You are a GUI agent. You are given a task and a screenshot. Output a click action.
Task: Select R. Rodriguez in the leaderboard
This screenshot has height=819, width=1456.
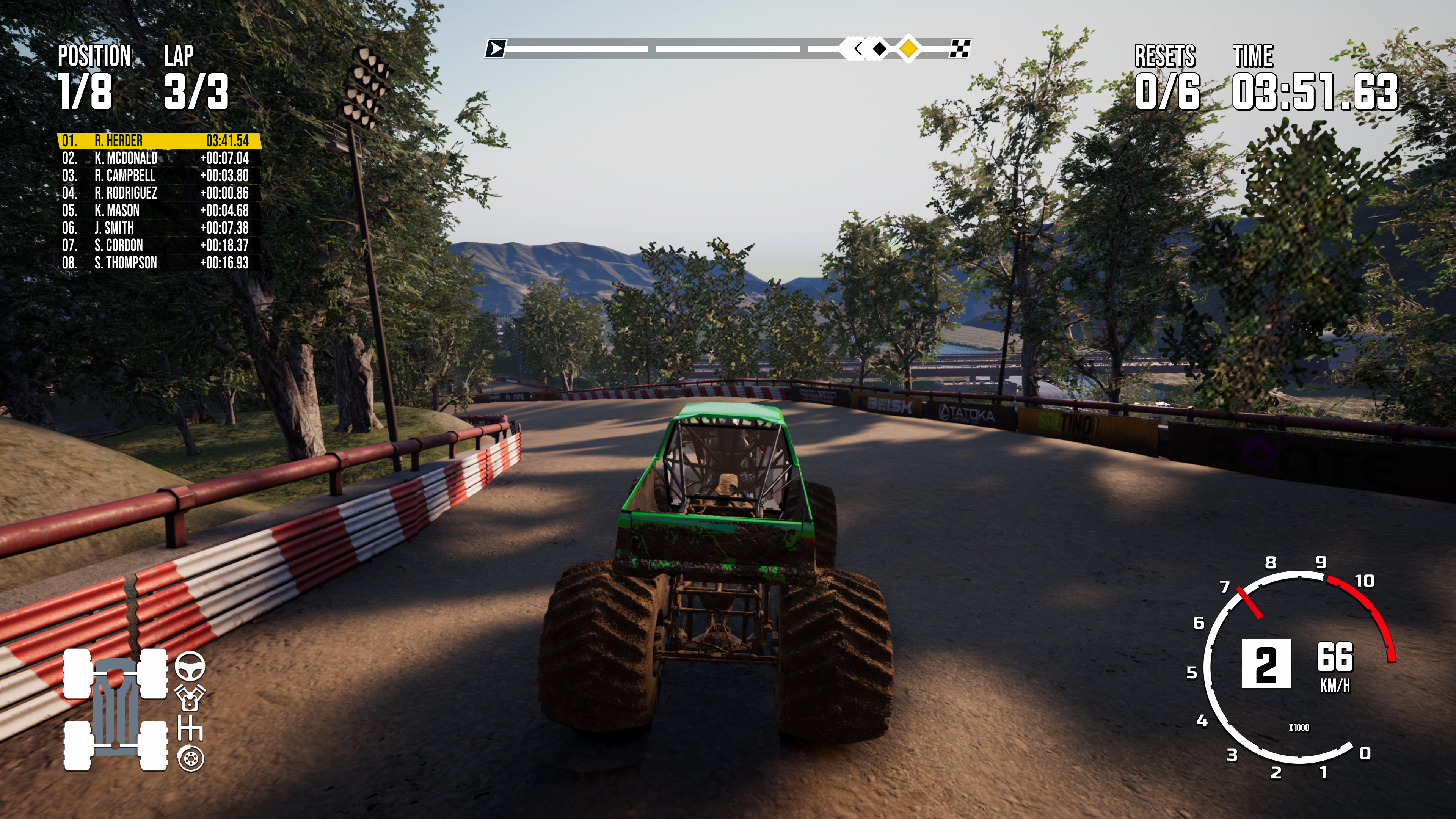pyautogui.click(x=158, y=193)
